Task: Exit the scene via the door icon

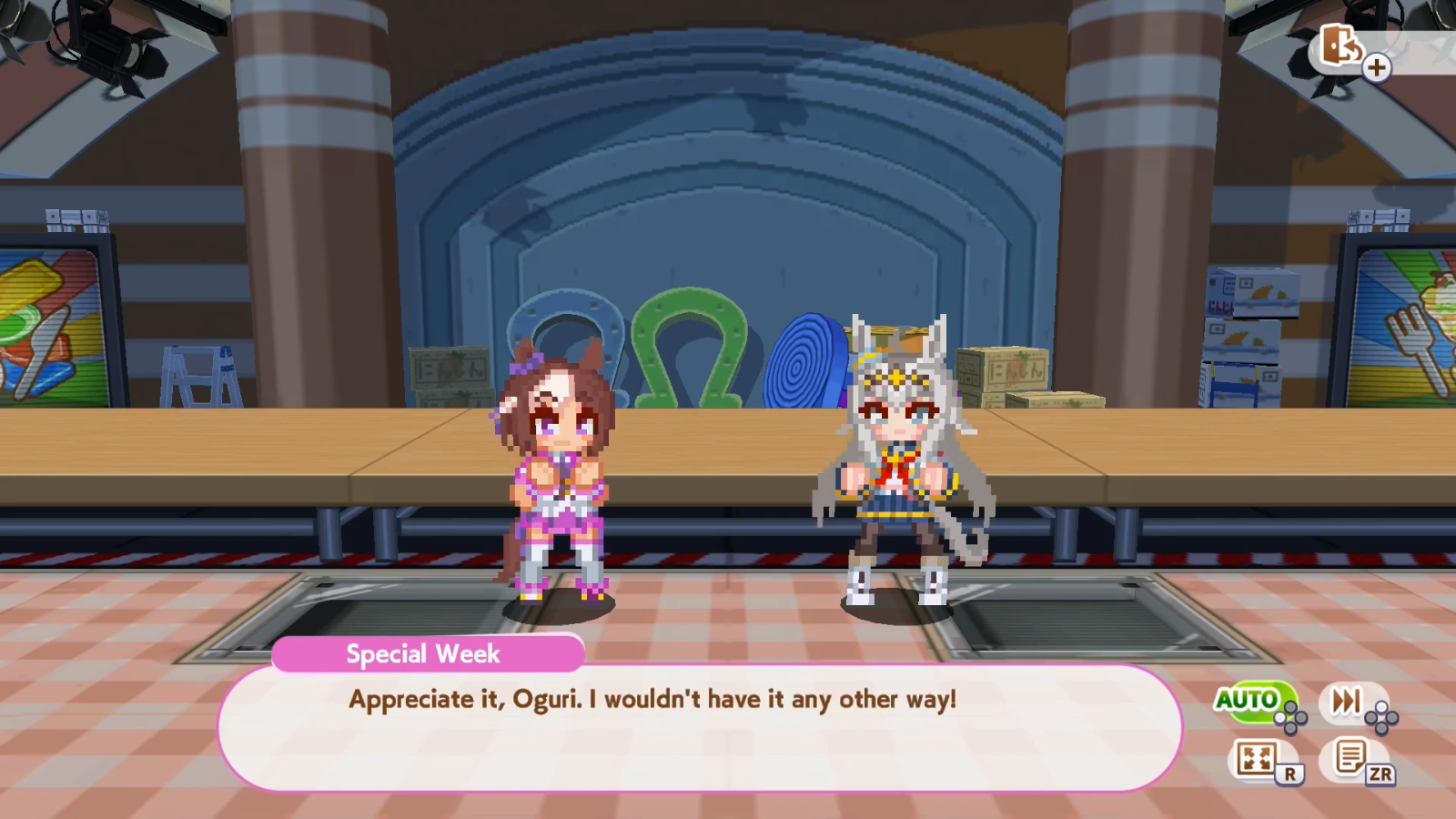Action: [1340, 45]
